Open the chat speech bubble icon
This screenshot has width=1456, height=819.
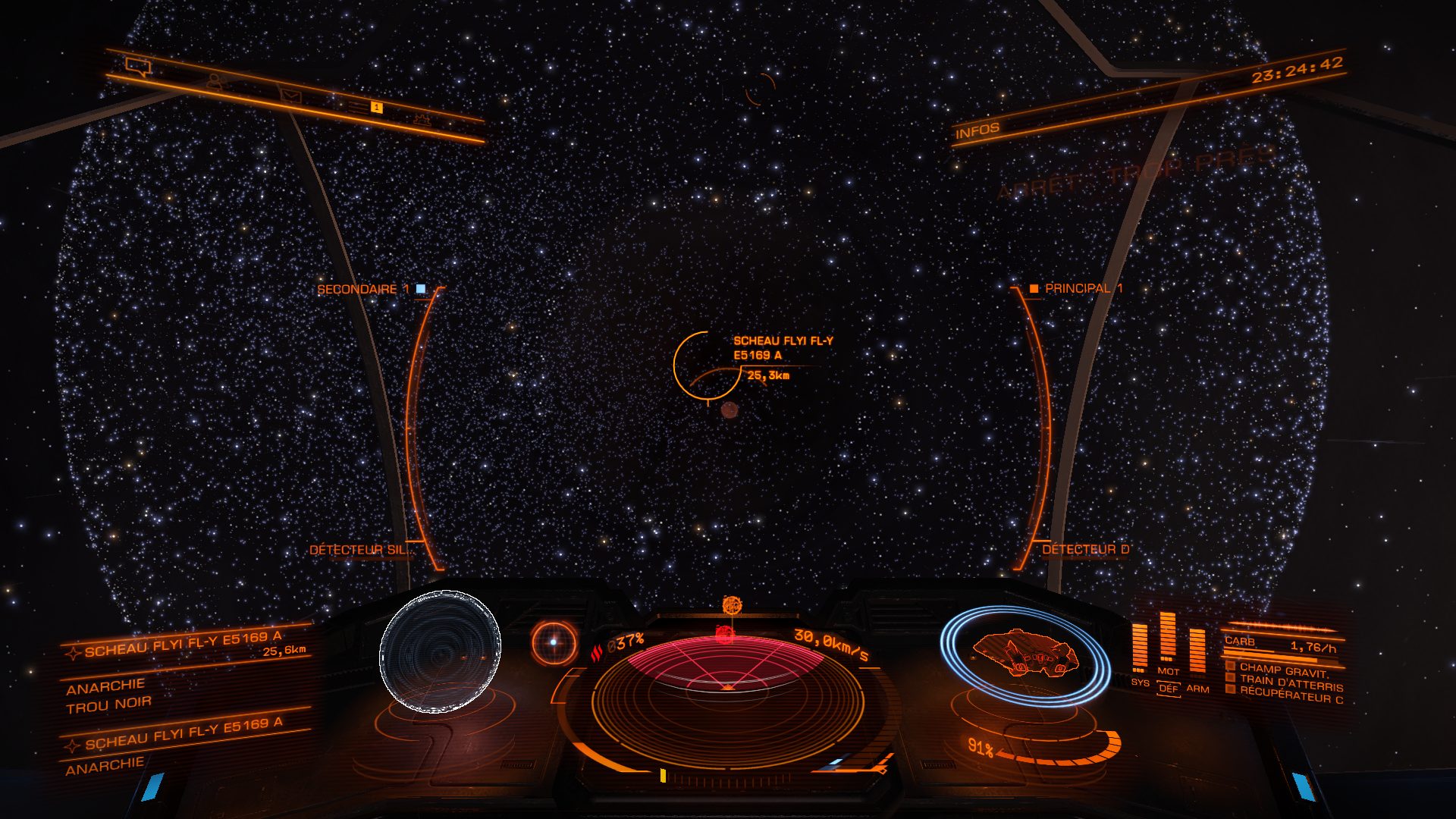139,67
